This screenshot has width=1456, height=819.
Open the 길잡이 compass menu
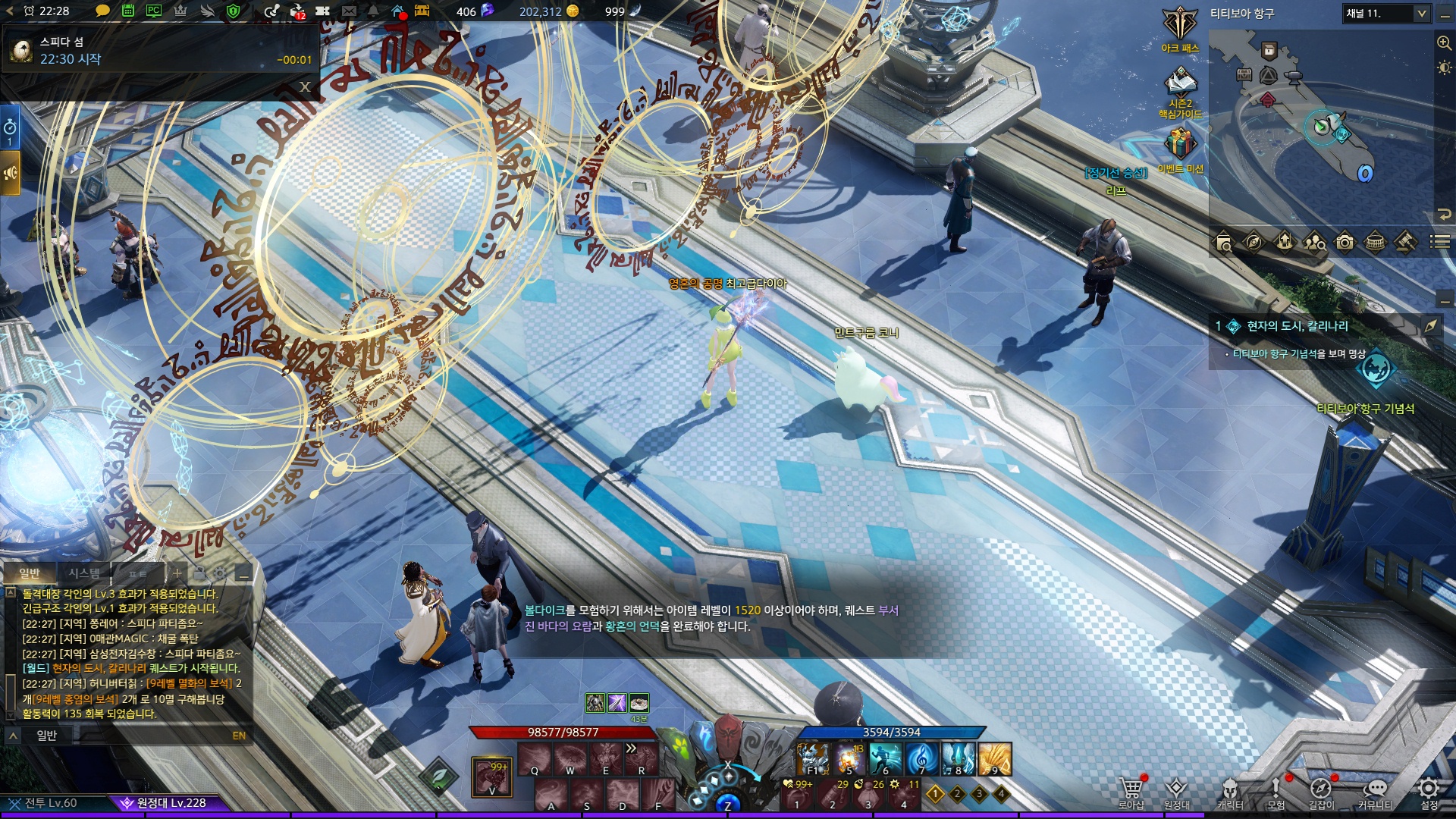tap(1320, 789)
